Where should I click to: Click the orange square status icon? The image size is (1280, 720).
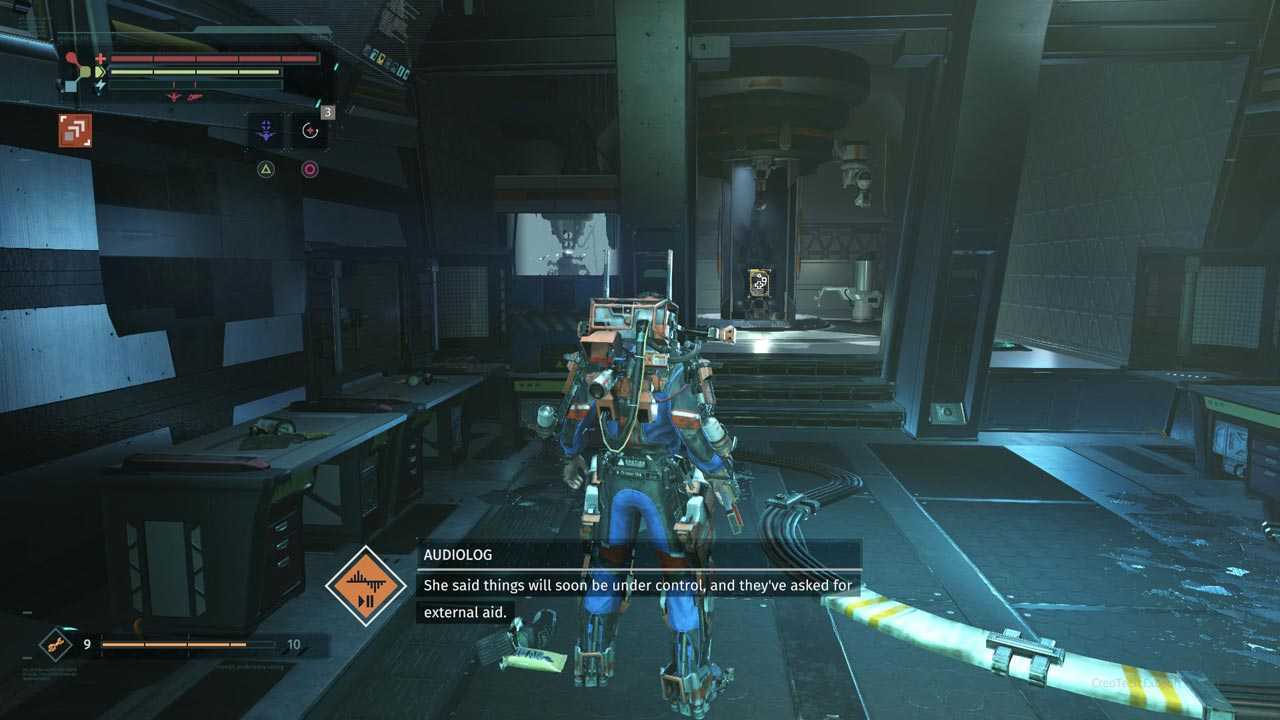point(75,130)
